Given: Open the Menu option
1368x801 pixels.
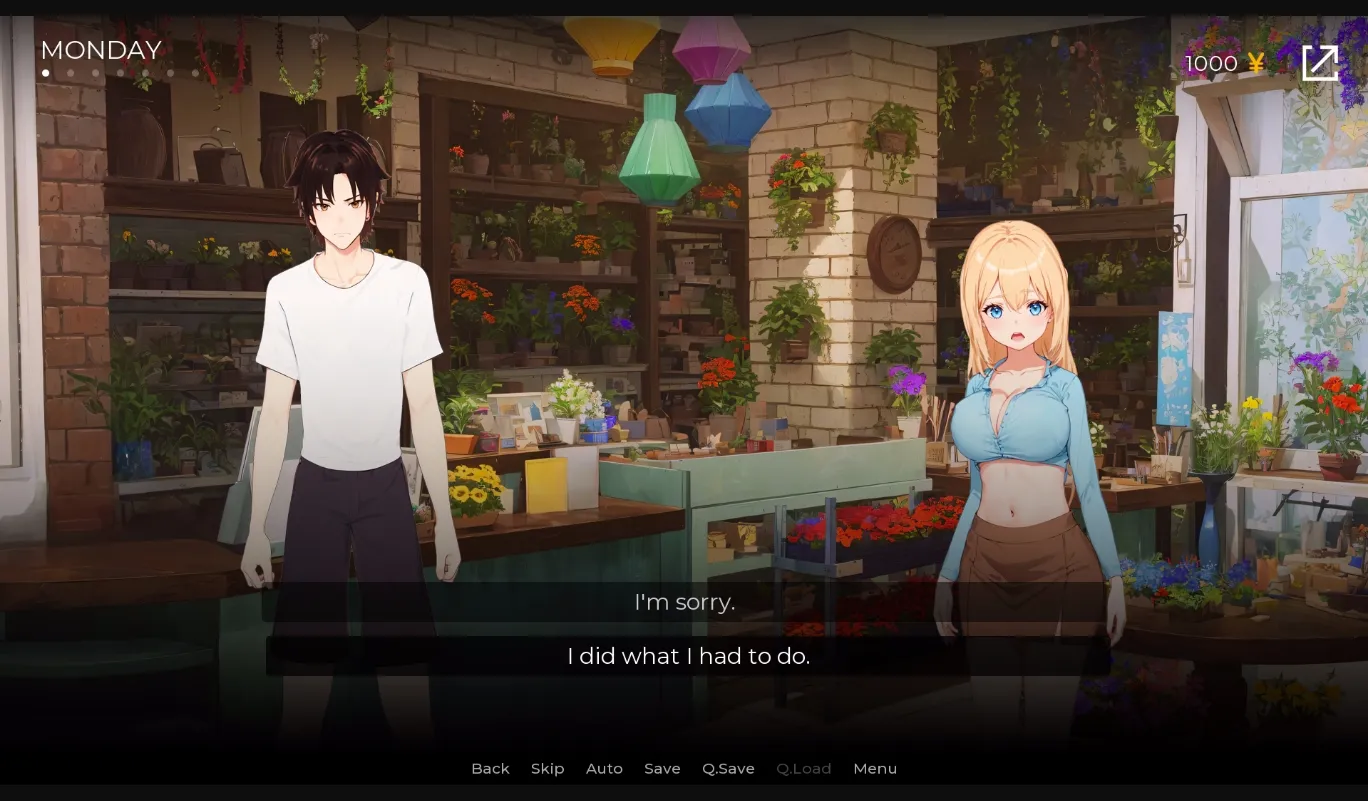Looking at the screenshot, I should click(875, 768).
